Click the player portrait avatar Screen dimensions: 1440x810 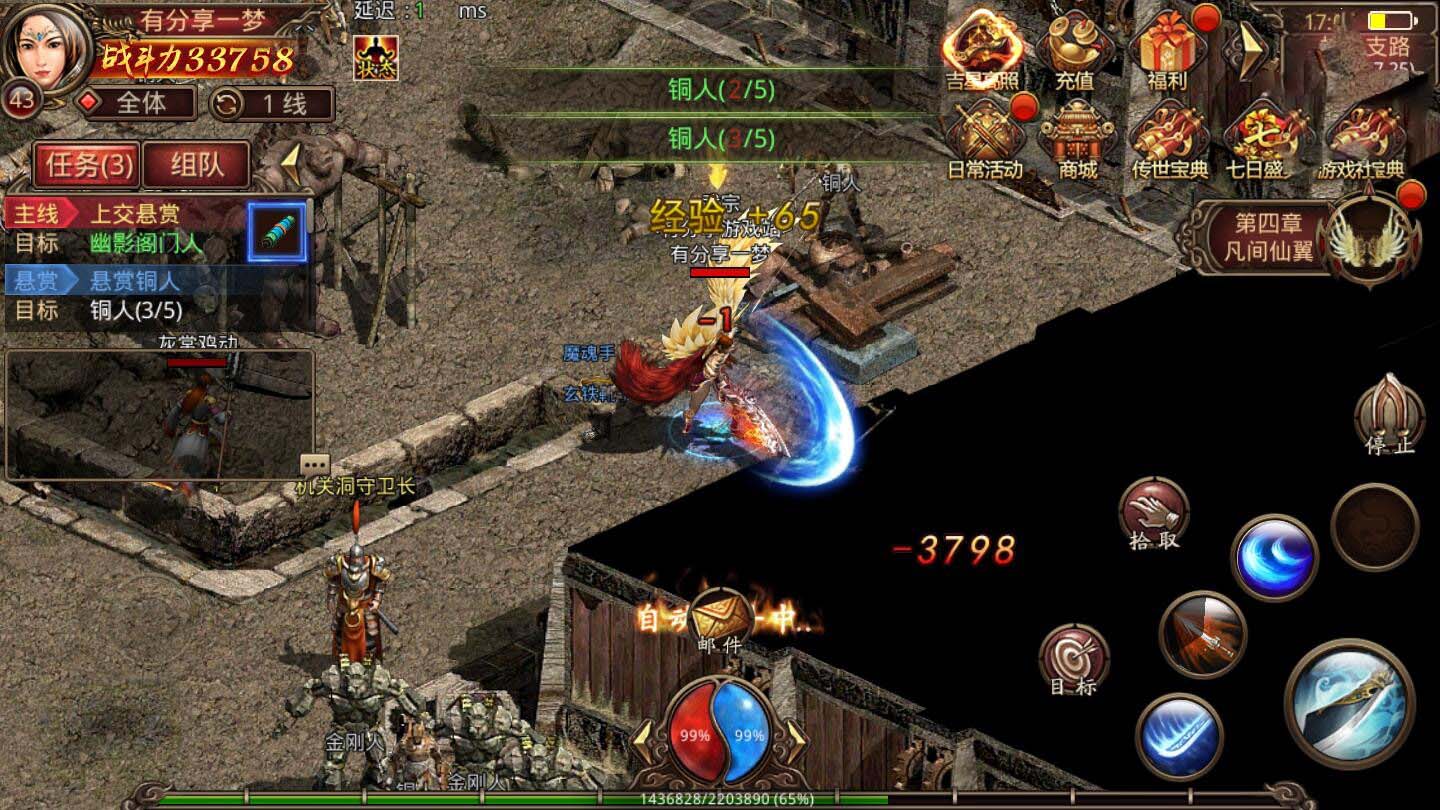(x=44, y=46)
